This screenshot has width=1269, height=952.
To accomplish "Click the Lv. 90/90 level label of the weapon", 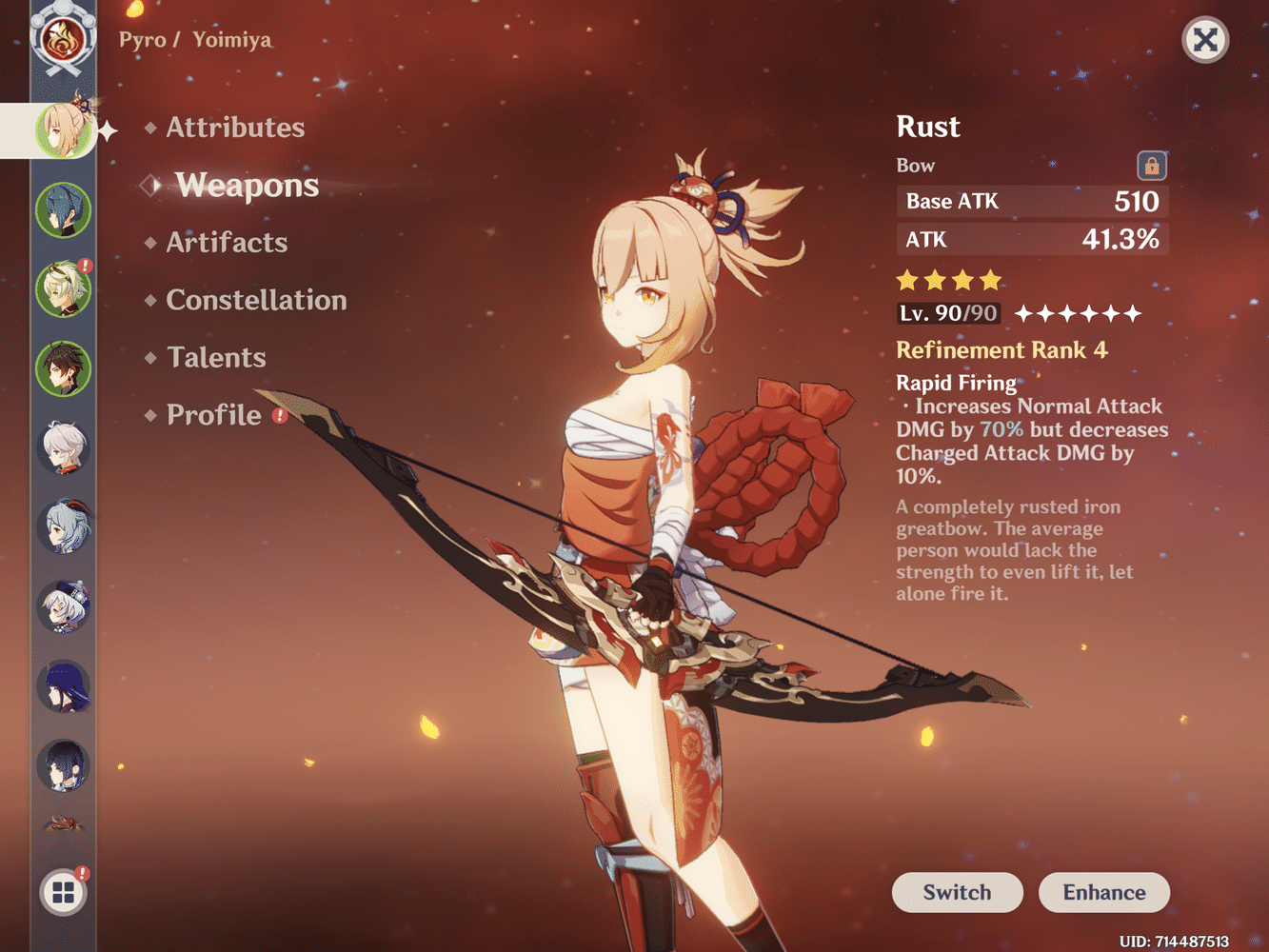I will [947, 313].
